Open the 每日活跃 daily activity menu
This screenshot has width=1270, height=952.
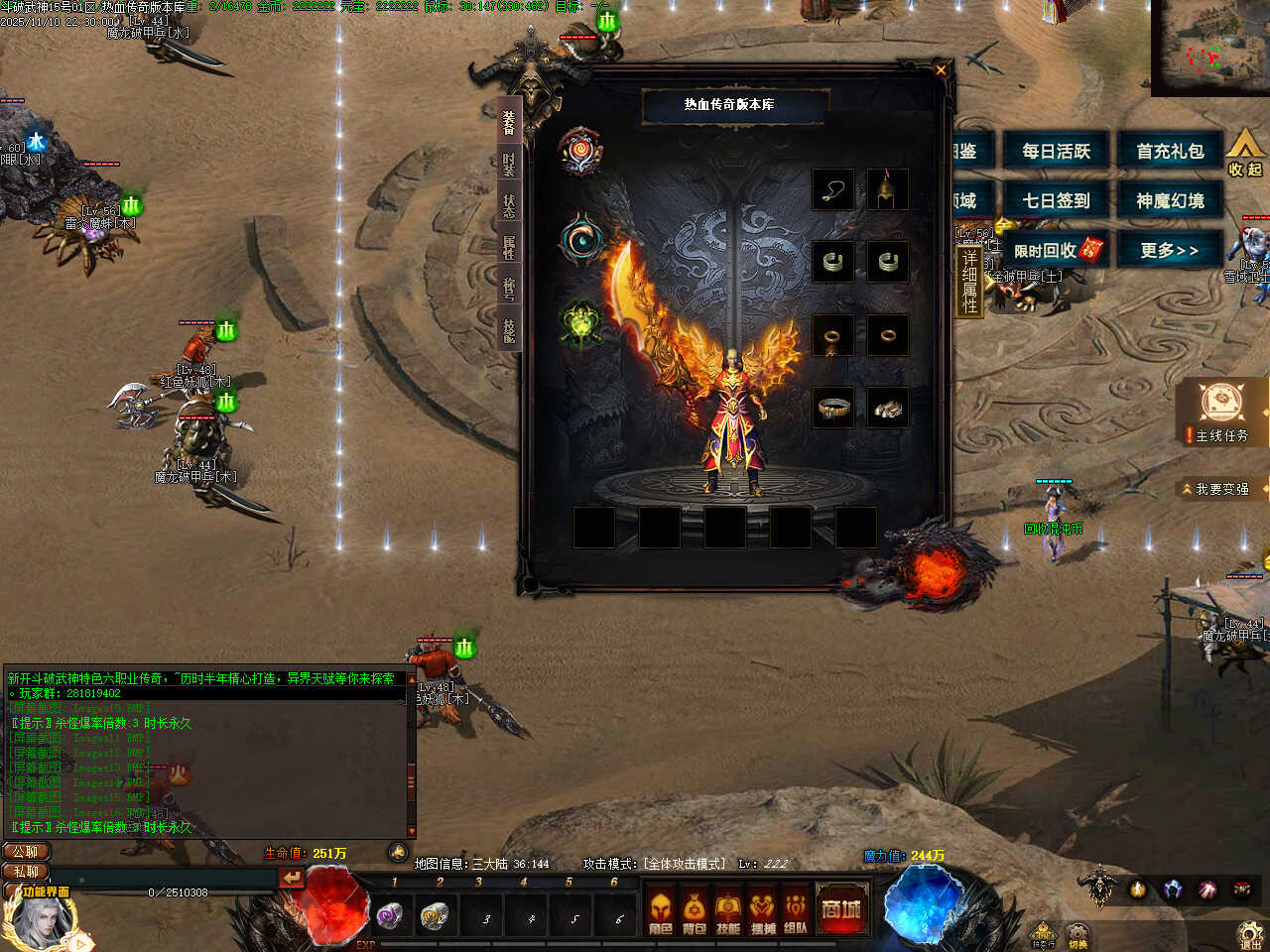tap(1056, 152)
